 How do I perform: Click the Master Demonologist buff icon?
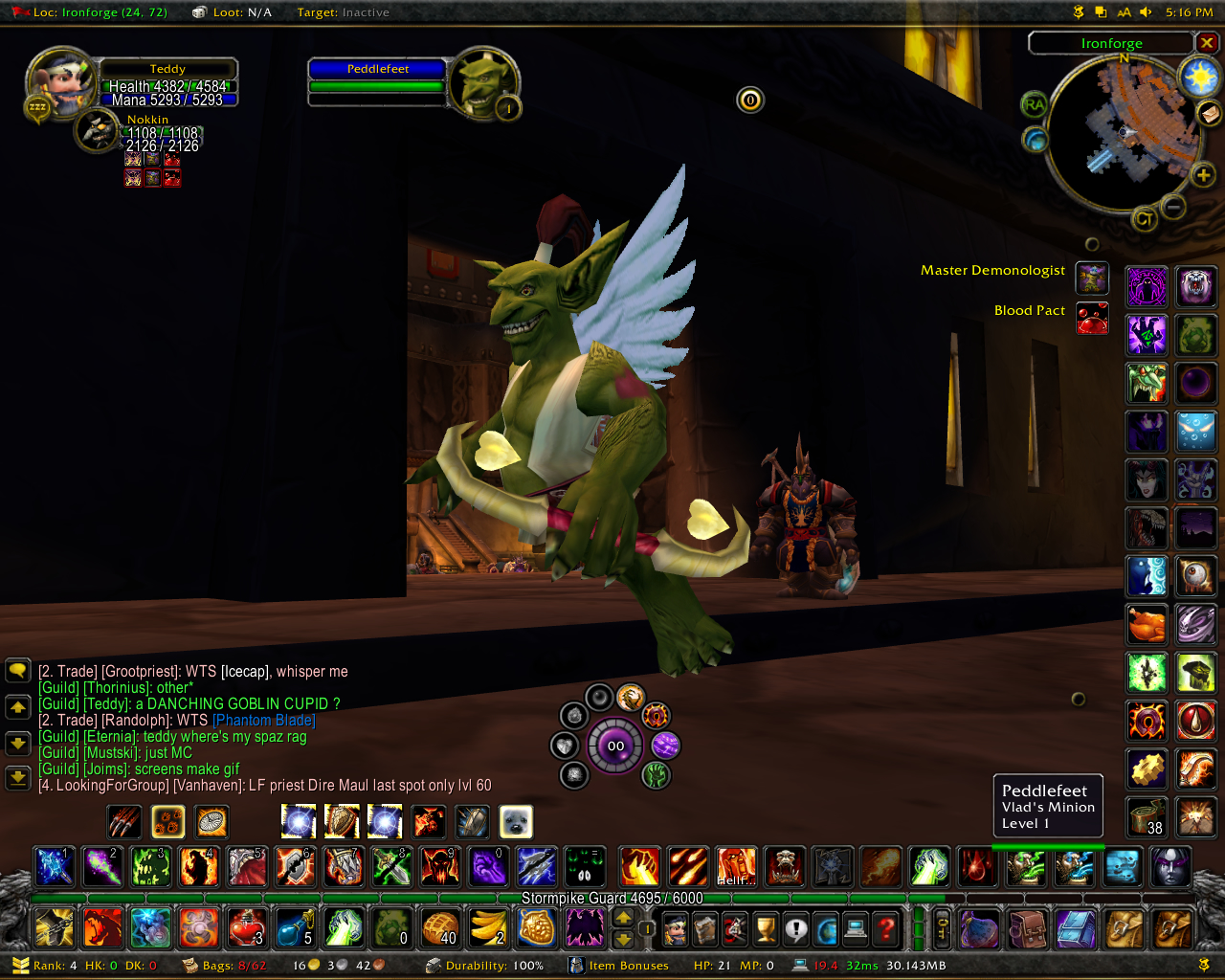pyautogui.click(x=1092, y=278)
